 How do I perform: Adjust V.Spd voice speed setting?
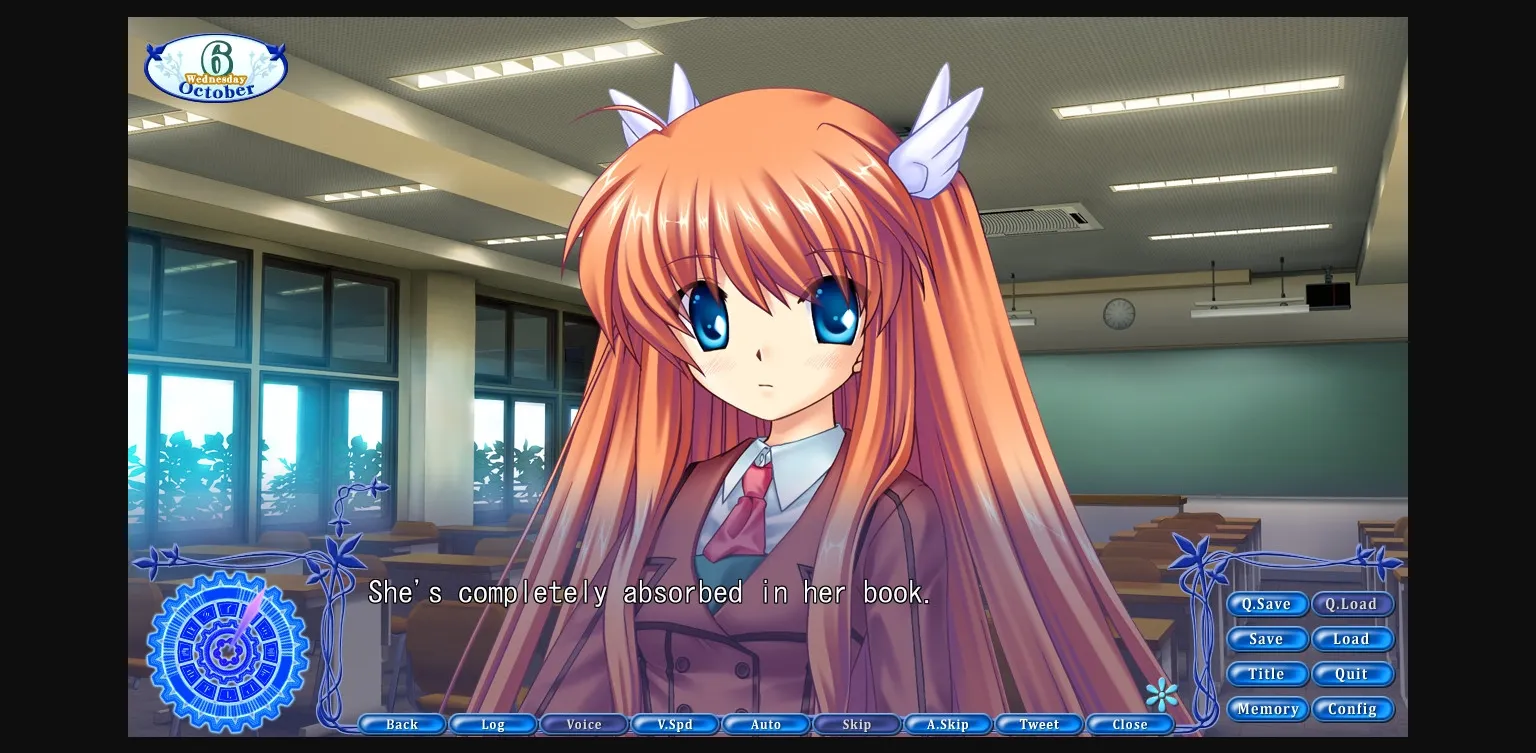pos(675,724)
